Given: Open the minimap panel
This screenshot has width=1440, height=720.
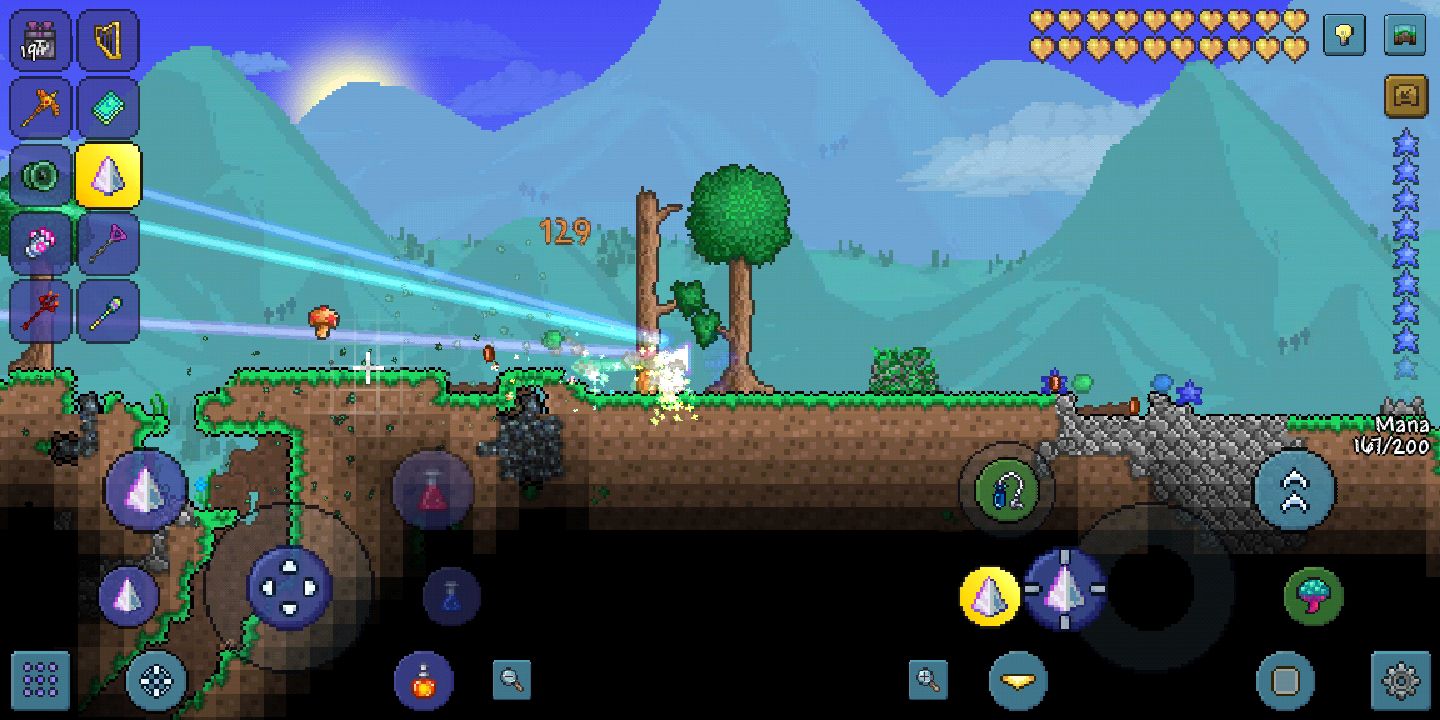Looking at the screenshot, I should [1405, 35].
